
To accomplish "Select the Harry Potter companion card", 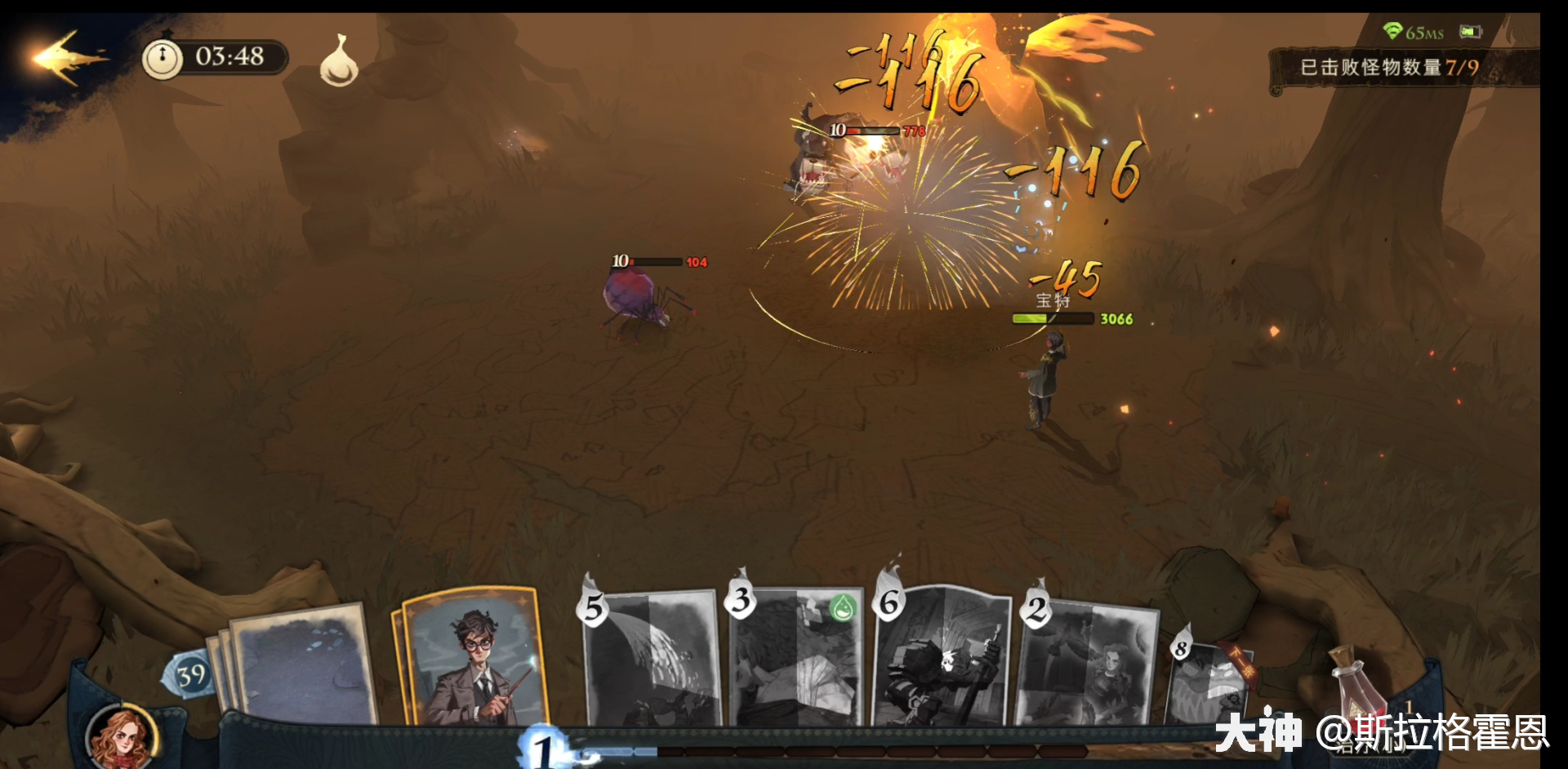I will tap(473, 660).
